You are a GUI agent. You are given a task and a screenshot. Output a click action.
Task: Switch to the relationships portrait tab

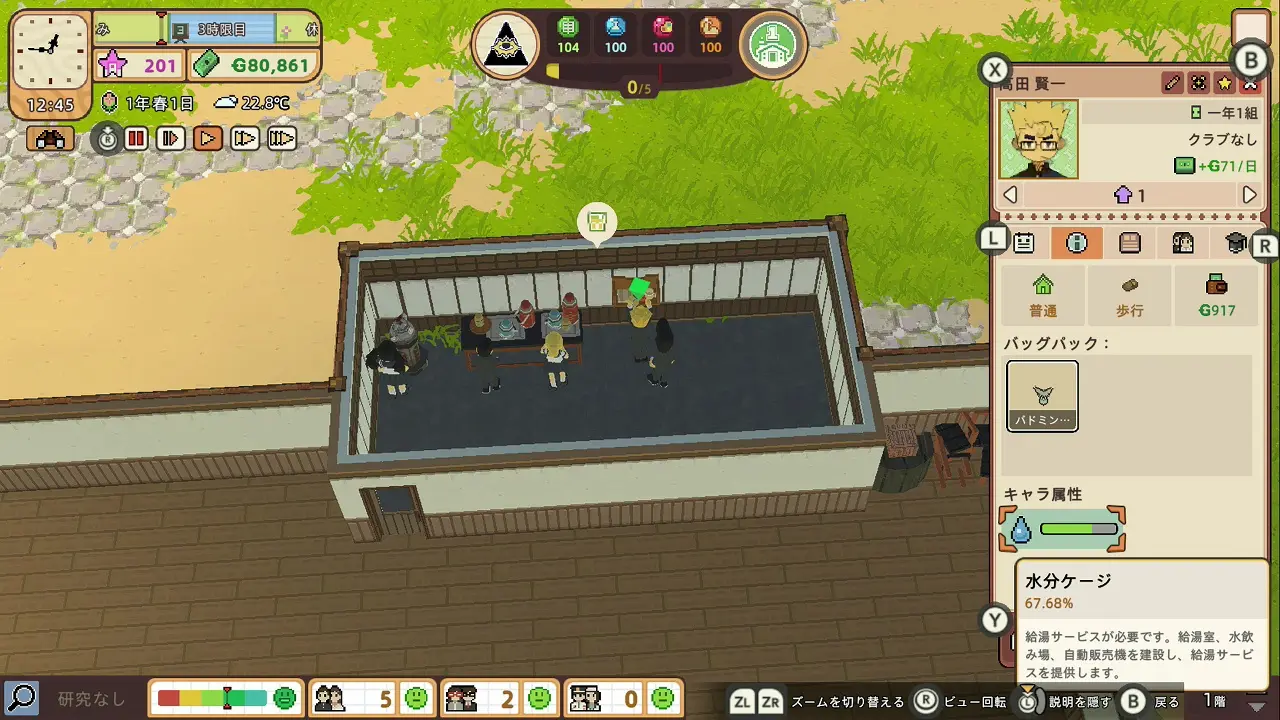[x=1183, y=243]
